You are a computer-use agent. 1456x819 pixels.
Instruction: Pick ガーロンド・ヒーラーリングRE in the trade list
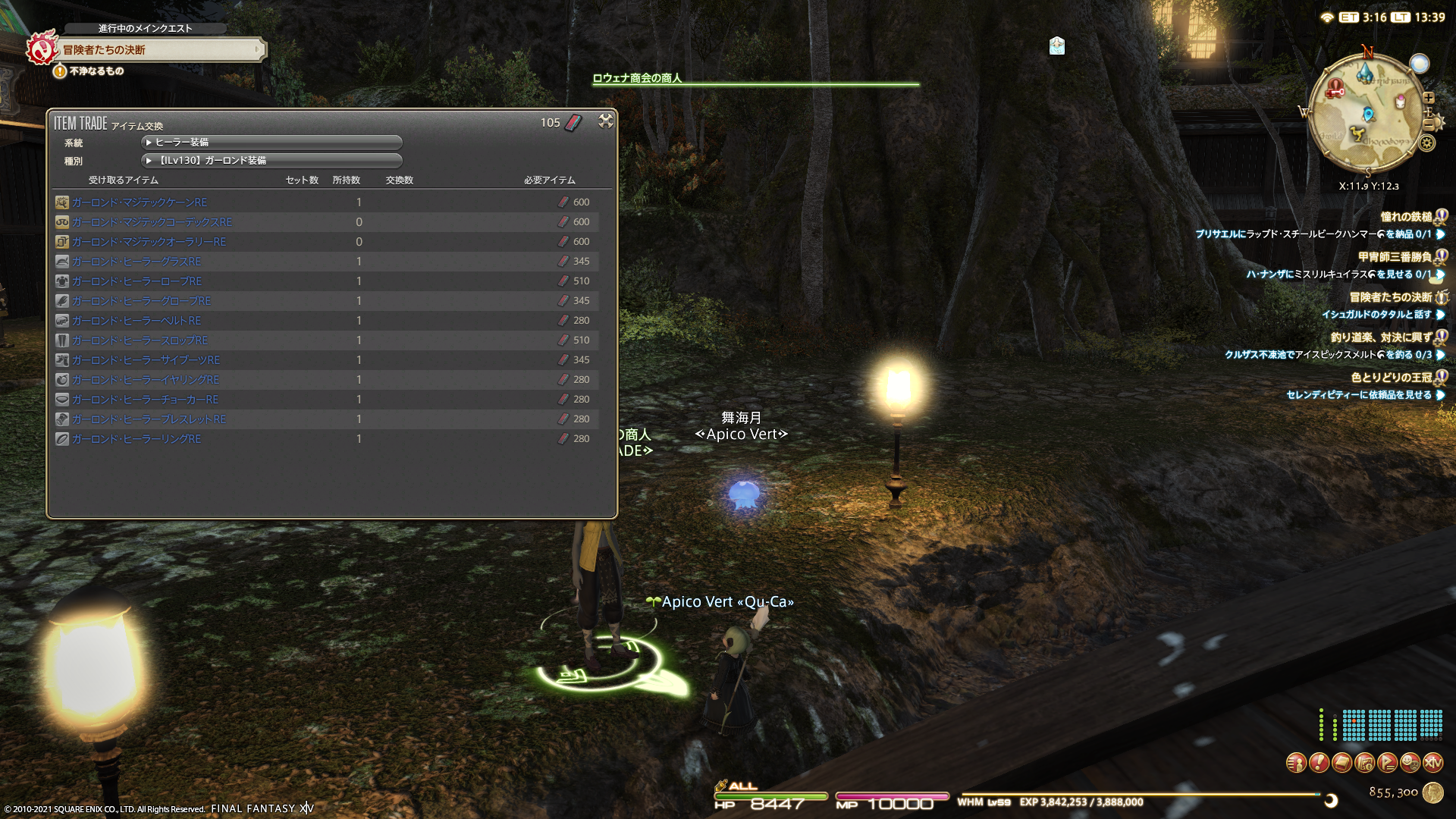[136, 439]
